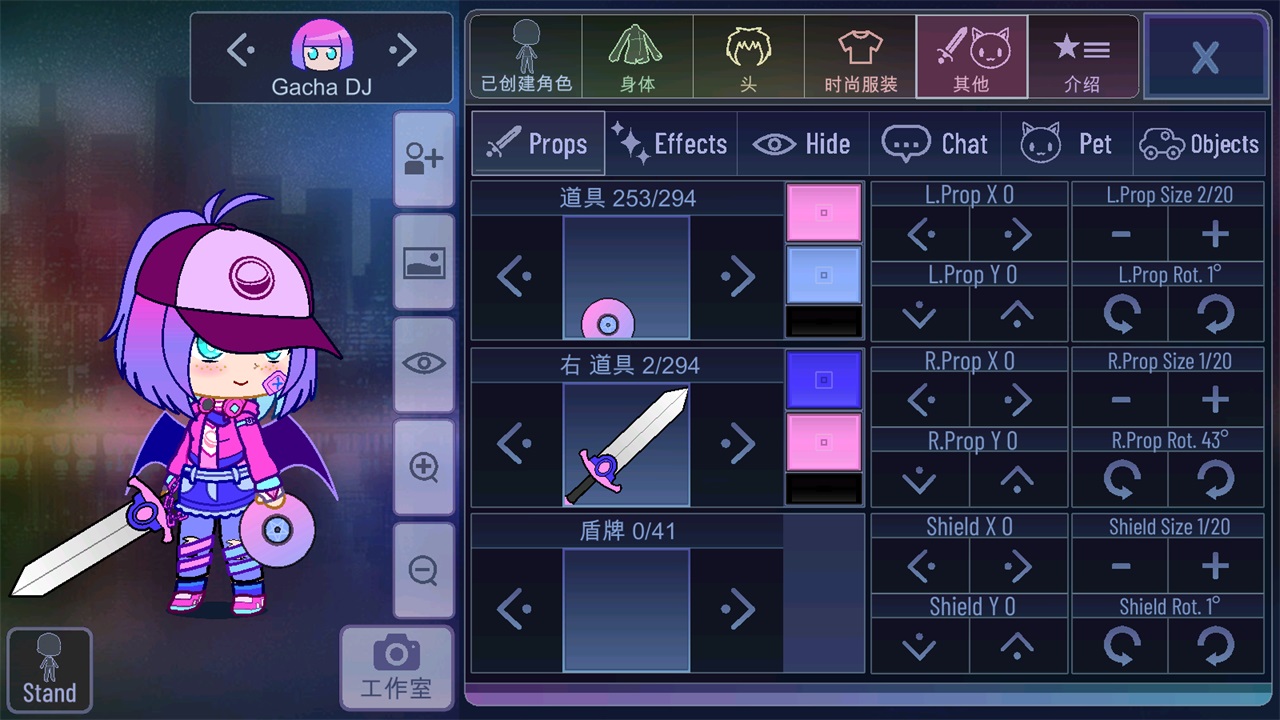Open the background image selector icon
This screenshot has height=720, width=1280.
423,263
